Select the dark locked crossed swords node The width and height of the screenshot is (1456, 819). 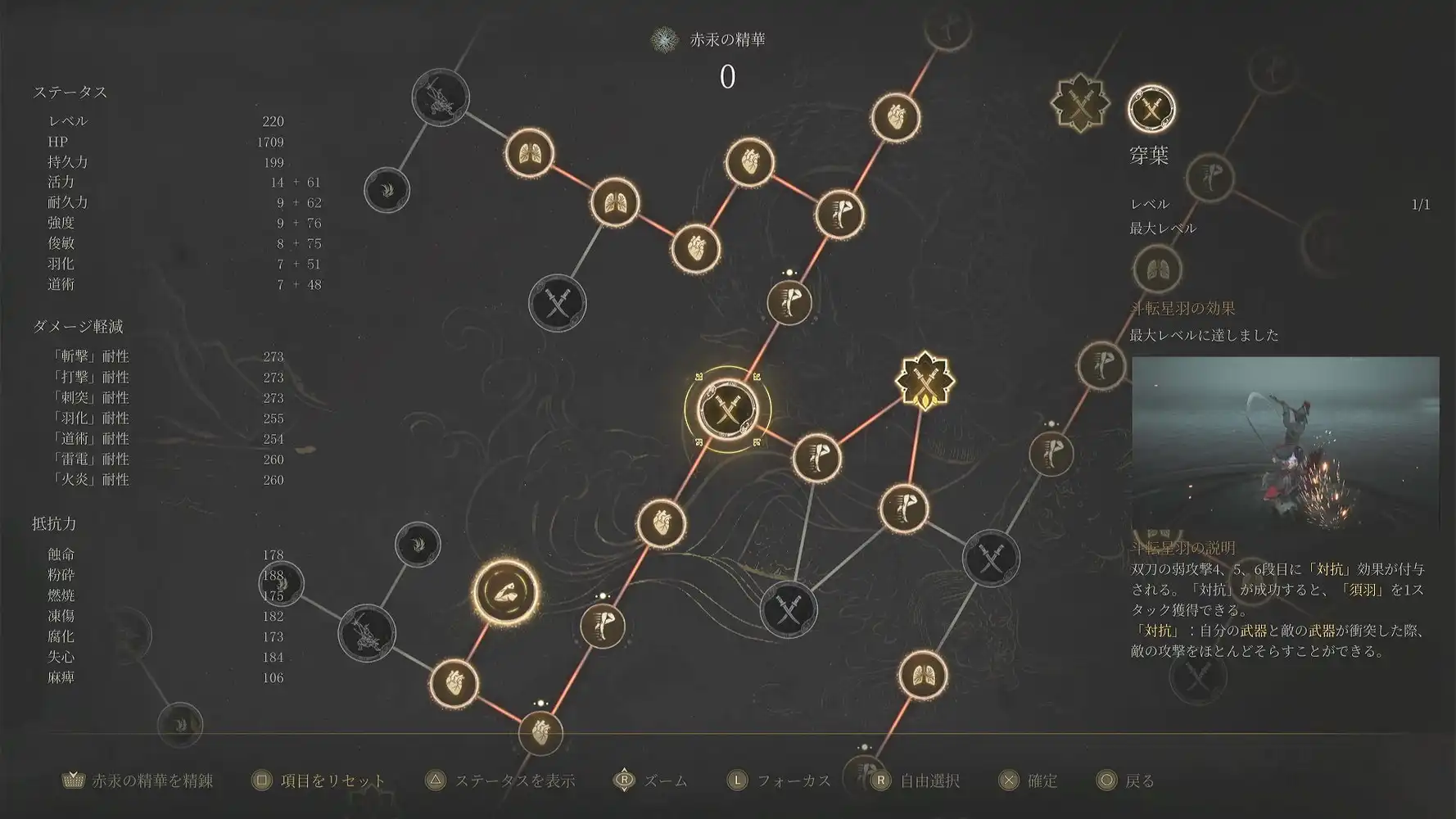(557, 305)
